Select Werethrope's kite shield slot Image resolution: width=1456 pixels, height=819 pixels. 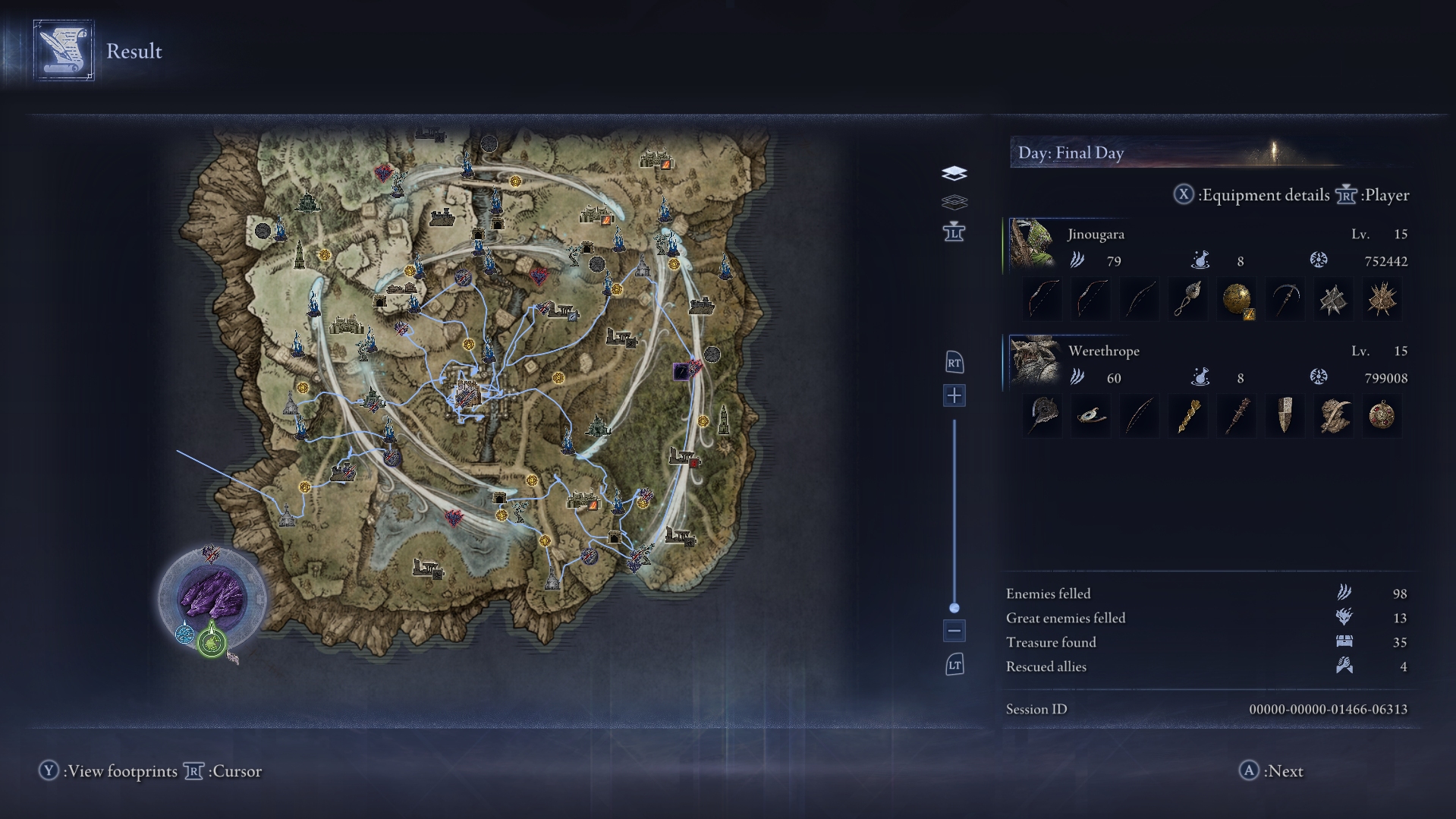tap(1285, 416)
